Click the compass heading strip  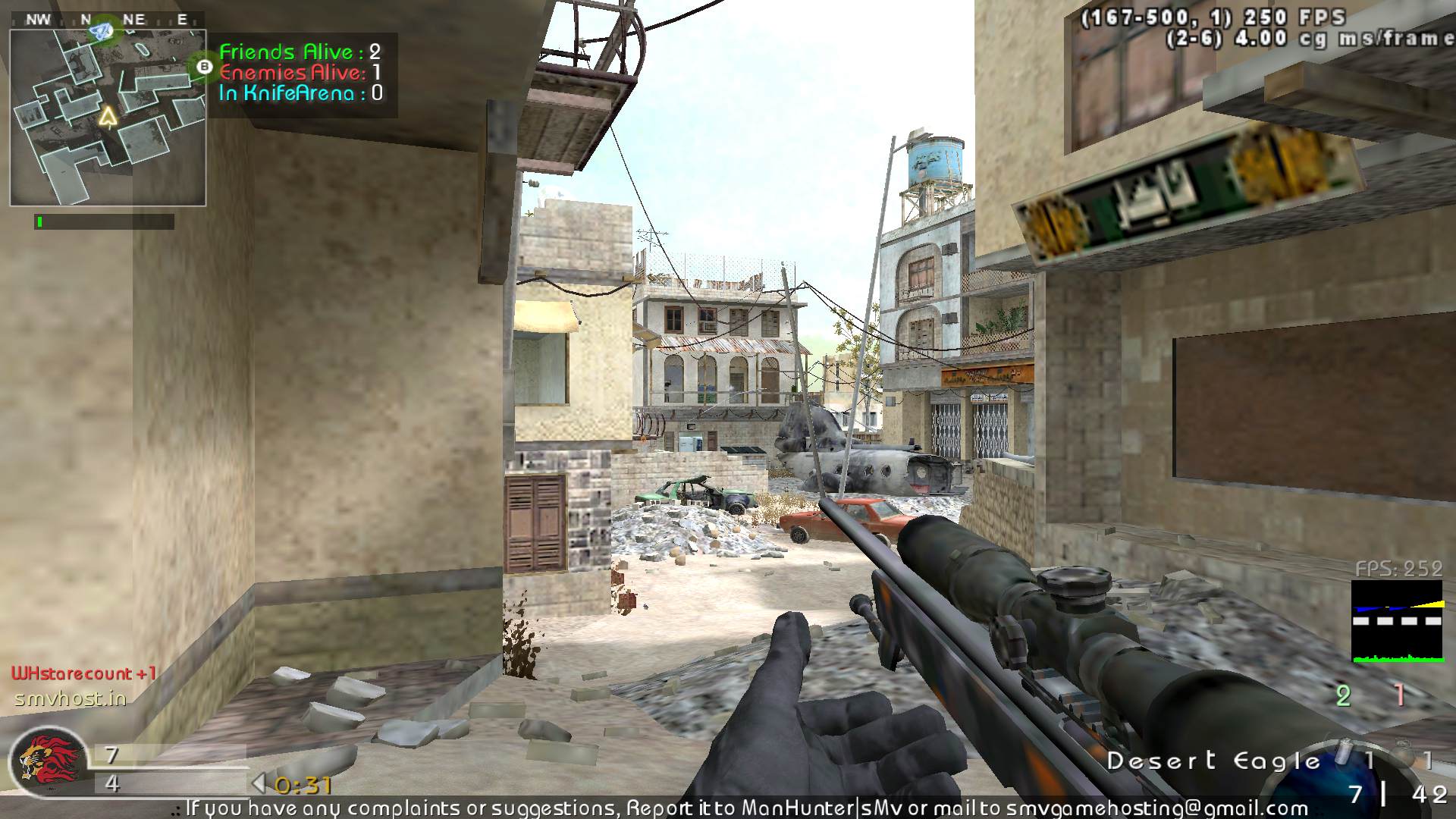(x=107, y=20)
